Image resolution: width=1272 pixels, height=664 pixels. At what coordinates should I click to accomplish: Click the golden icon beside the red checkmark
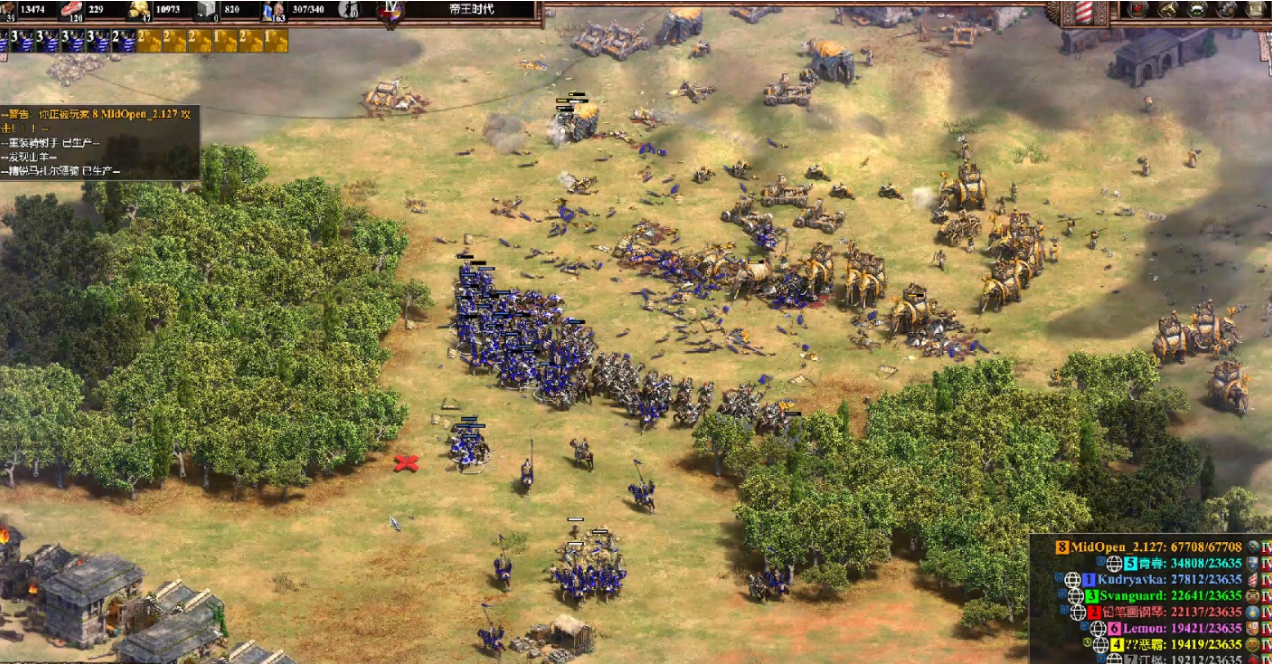[1167, 10]
